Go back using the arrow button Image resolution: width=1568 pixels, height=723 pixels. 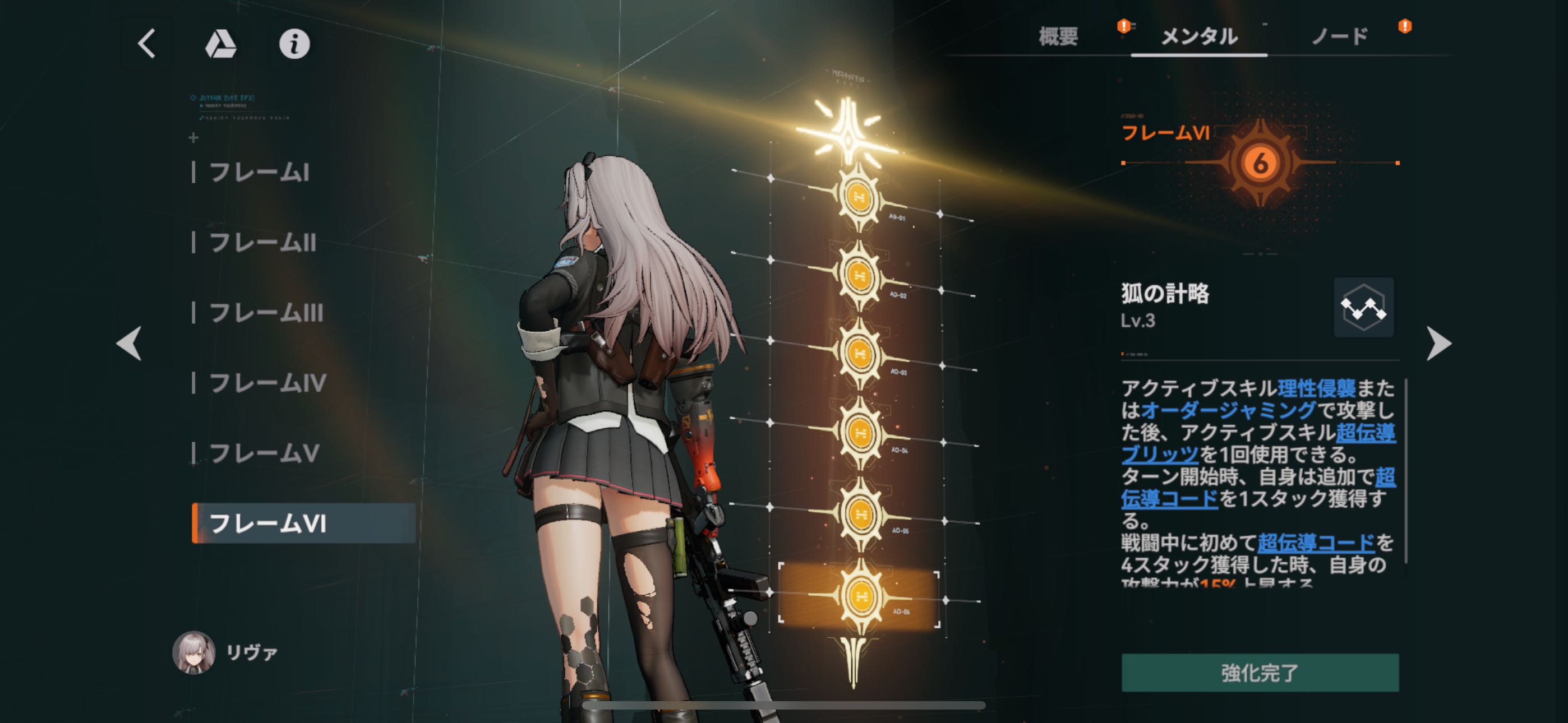[147, 44]
